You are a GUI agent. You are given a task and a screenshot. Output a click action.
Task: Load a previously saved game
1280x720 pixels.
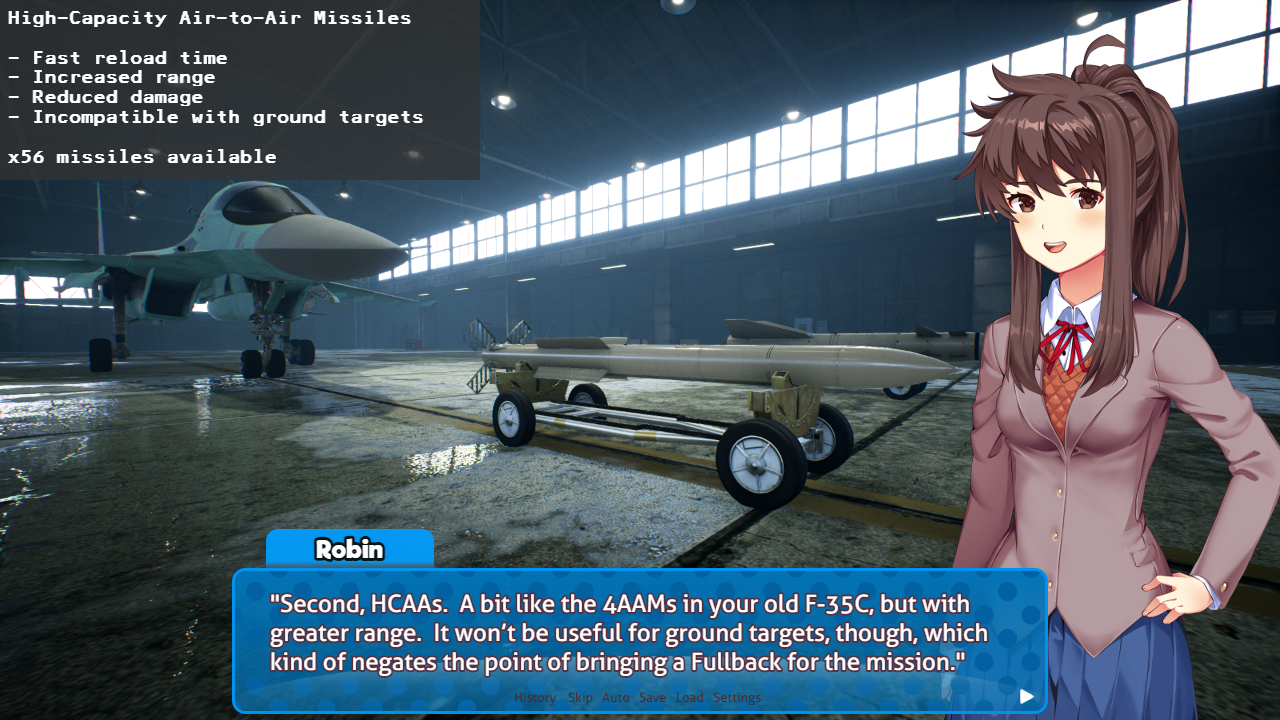click(x=689, y=697)
